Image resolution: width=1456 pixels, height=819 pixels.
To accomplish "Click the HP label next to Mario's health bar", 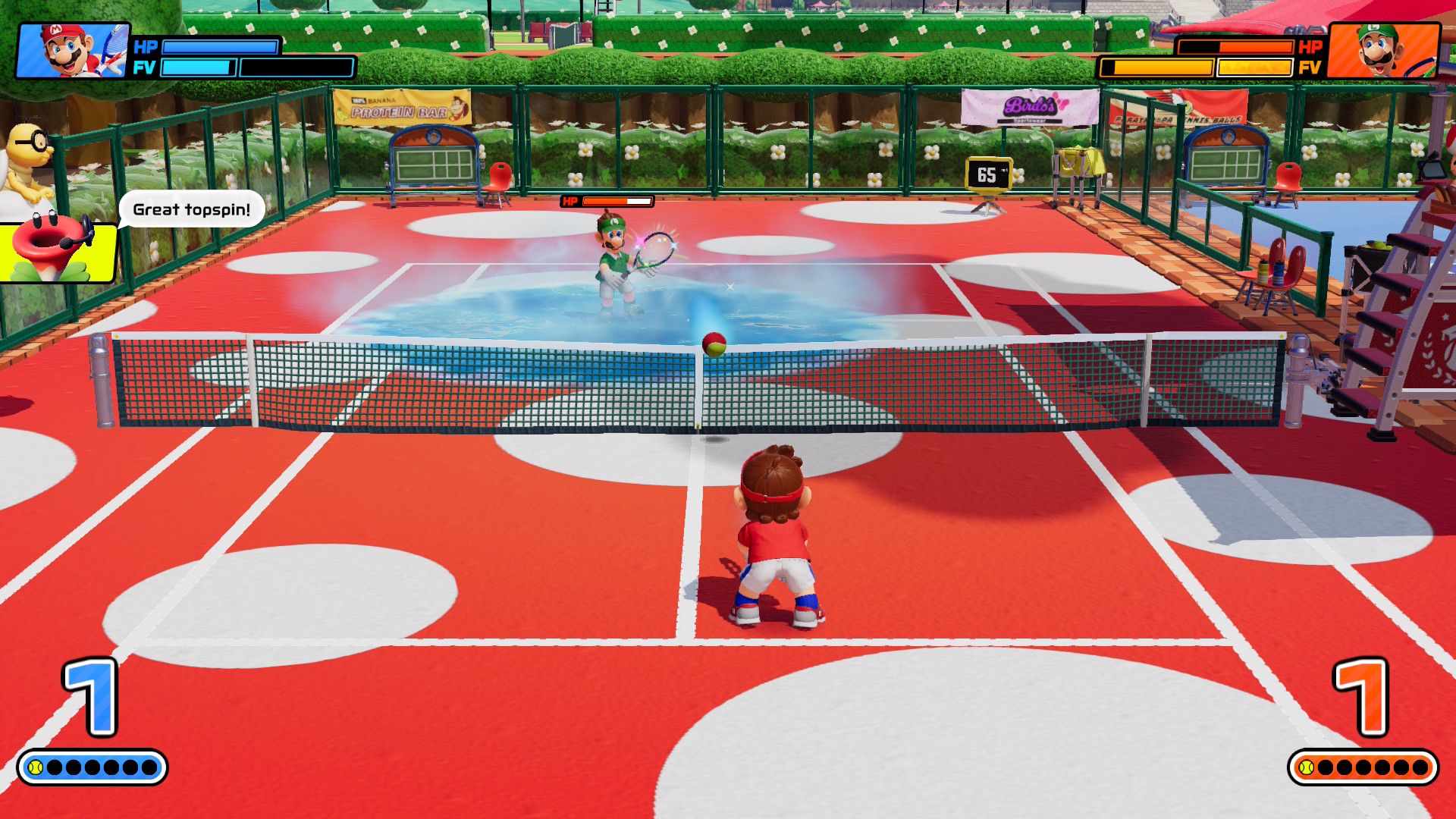I will pyautogui.click(x=144, y=47).
